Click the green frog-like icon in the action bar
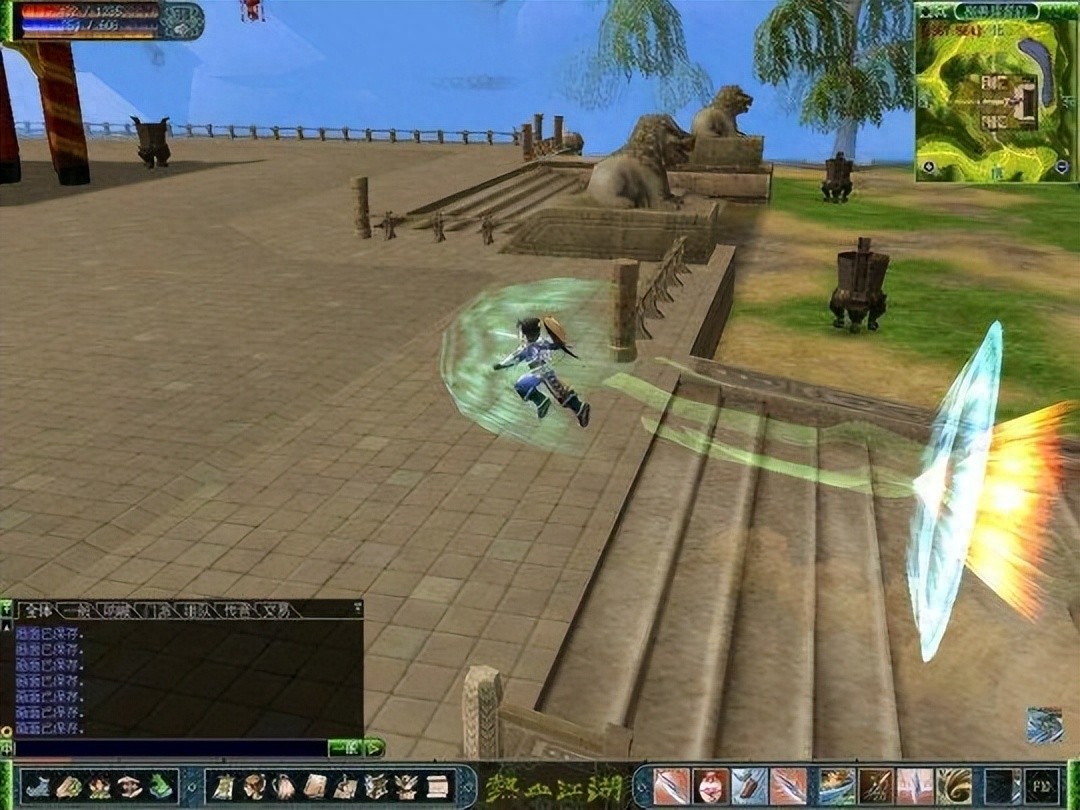 [x=160, y=787]
